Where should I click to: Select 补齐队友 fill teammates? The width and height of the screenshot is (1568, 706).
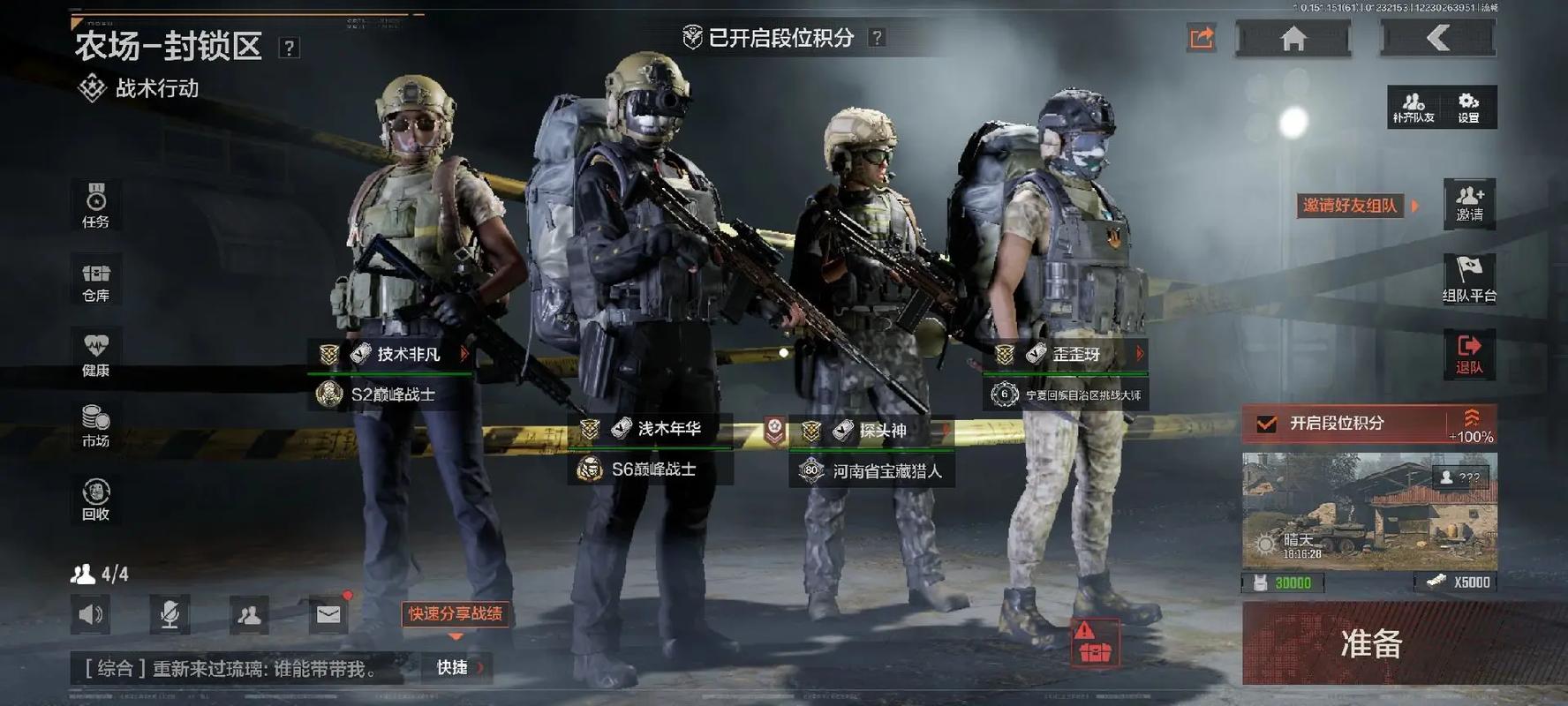point(1413,107)
